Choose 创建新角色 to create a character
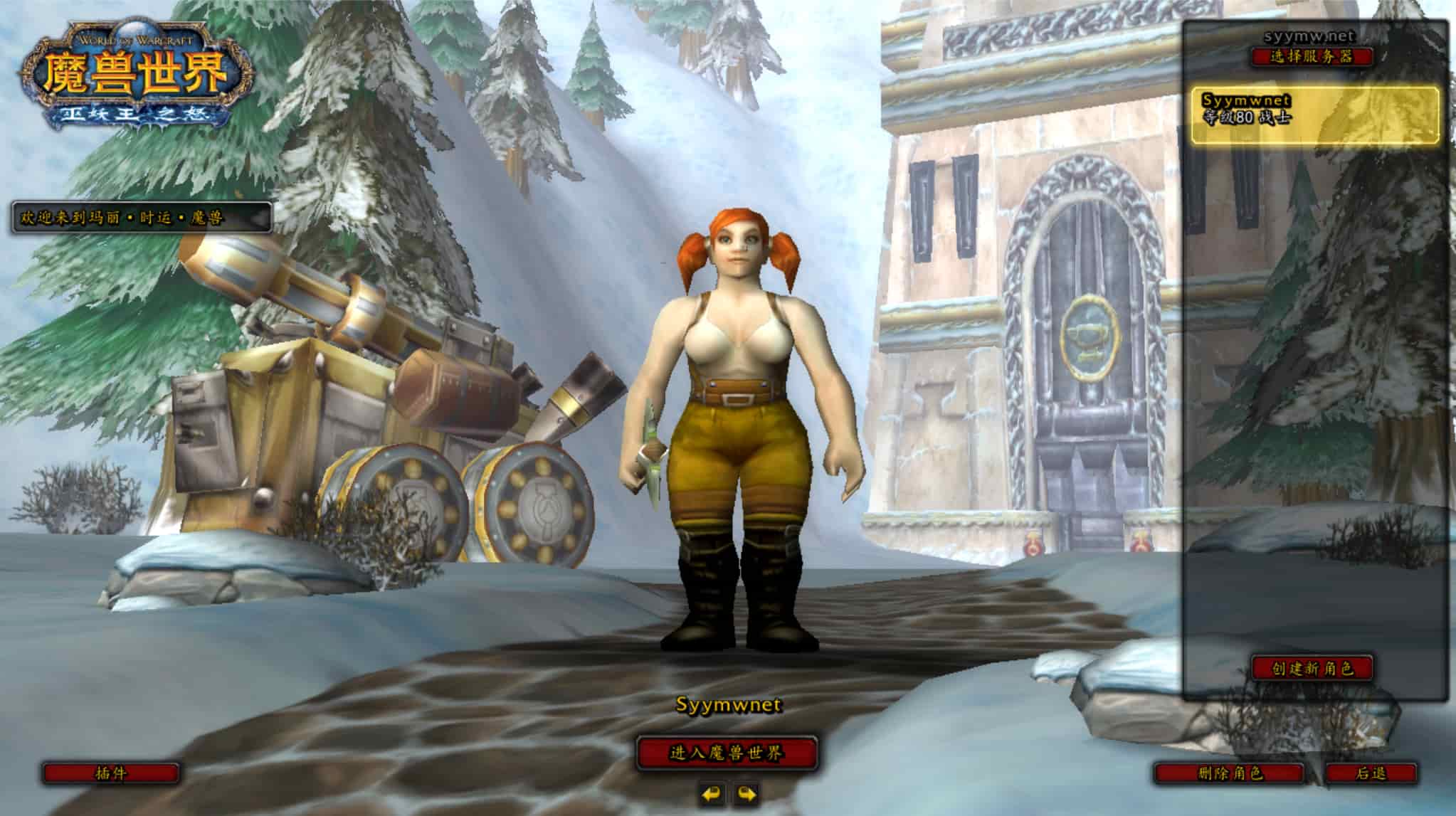 [1312, 668]
